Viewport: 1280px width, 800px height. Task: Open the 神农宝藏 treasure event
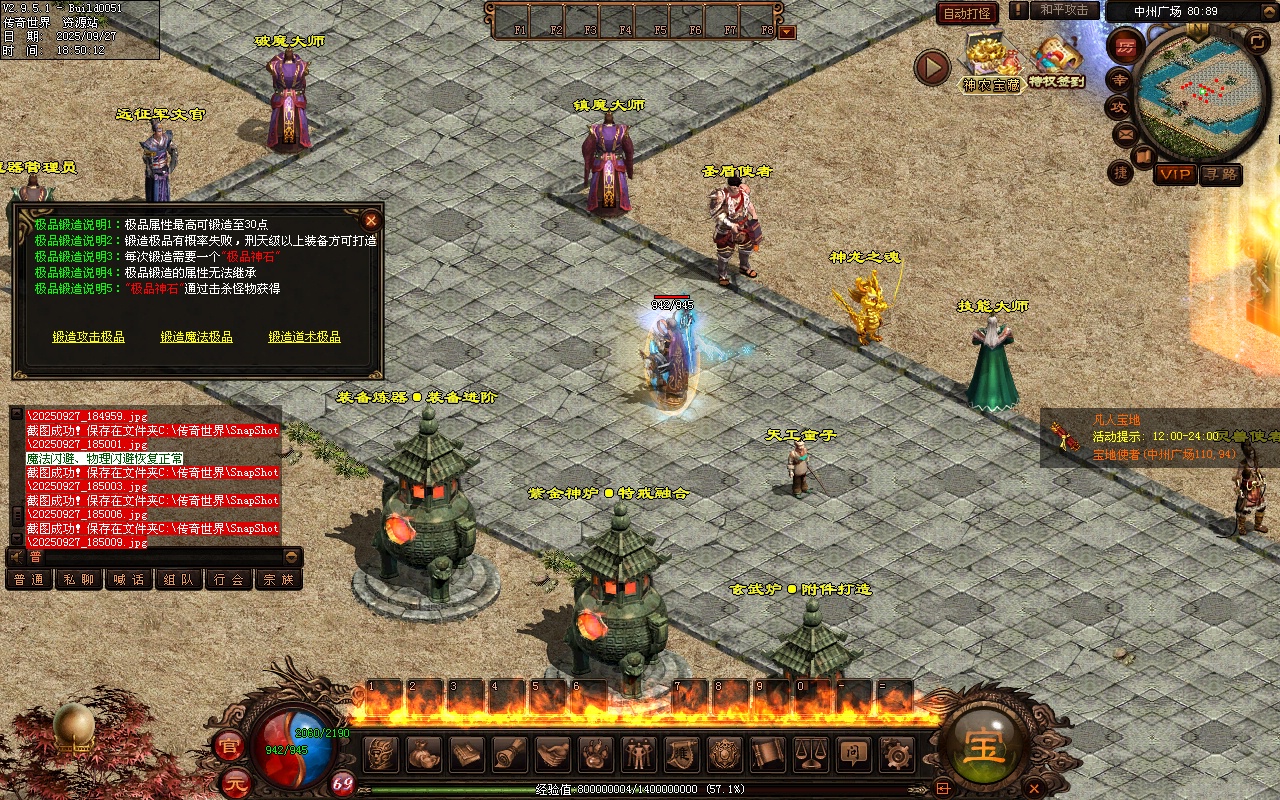pyautogui.click(x=991, y=62)
